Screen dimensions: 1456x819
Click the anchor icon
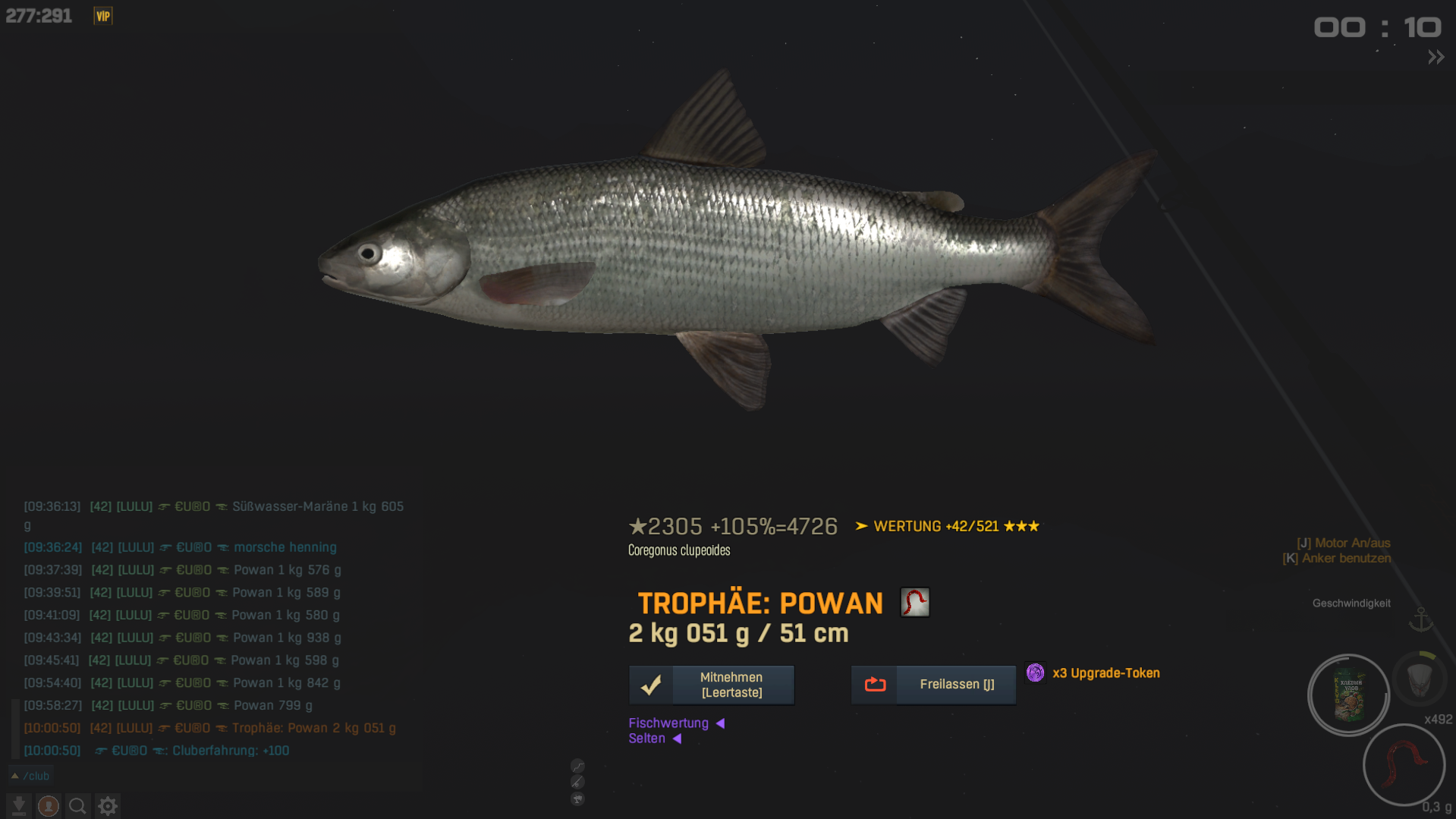tap(1420, 619)
